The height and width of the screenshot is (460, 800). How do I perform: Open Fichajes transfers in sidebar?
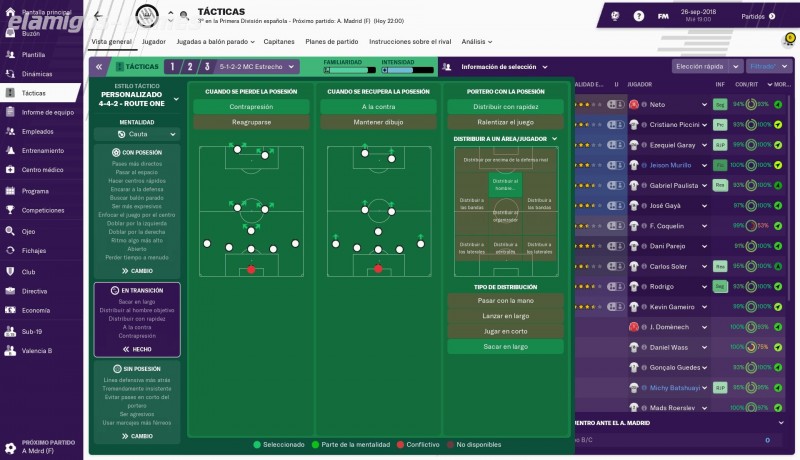(34, 250)
